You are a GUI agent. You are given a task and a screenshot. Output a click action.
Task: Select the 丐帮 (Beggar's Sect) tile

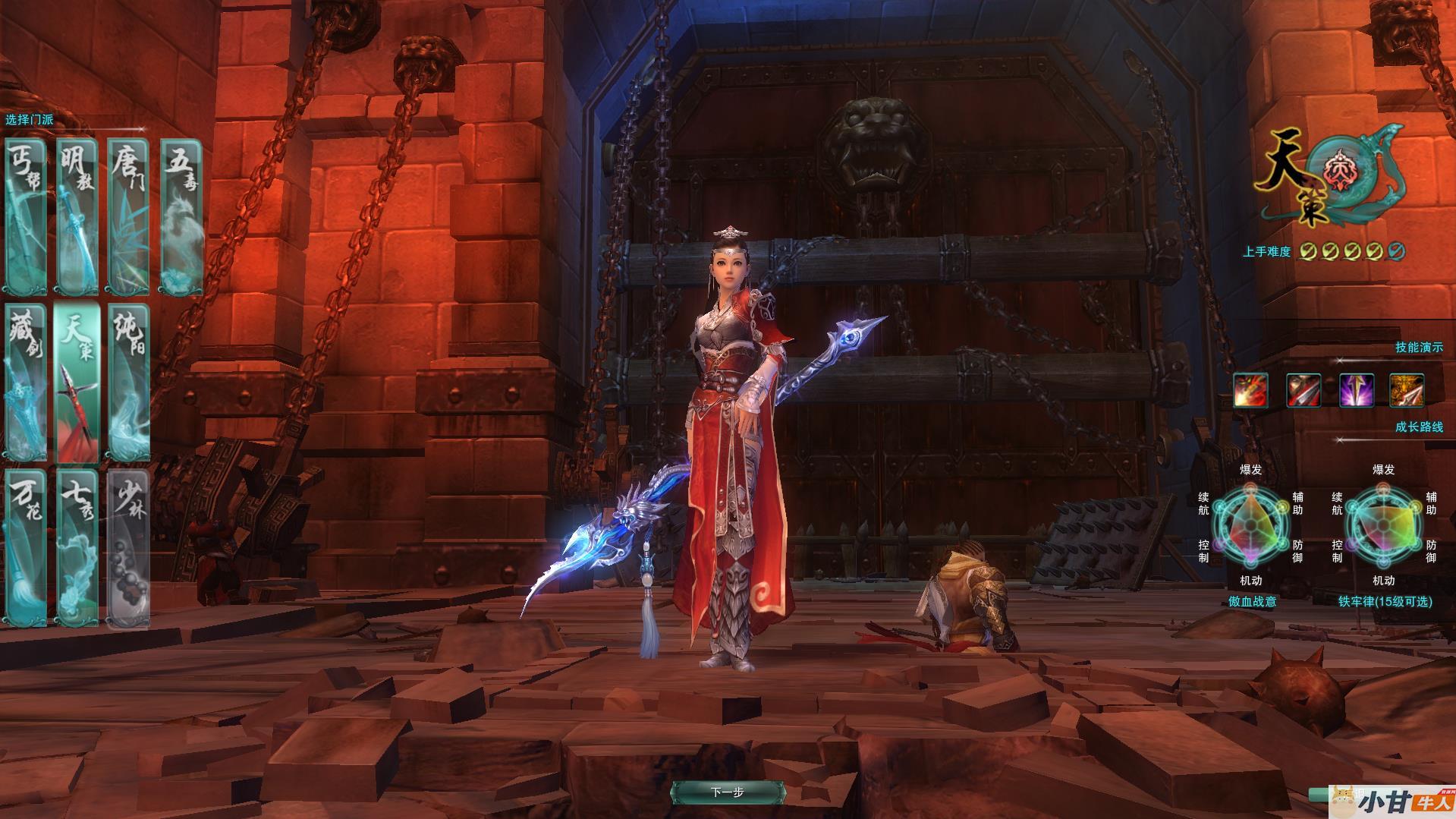(x=26, y=216)
